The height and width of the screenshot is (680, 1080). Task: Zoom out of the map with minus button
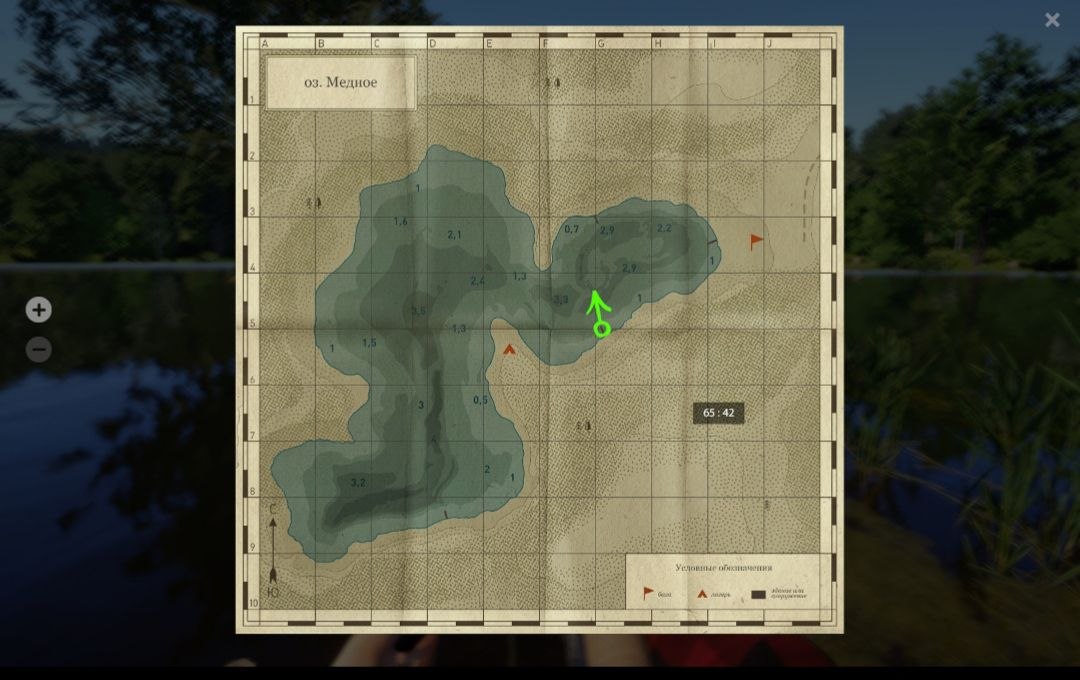[x=38, y=350]
